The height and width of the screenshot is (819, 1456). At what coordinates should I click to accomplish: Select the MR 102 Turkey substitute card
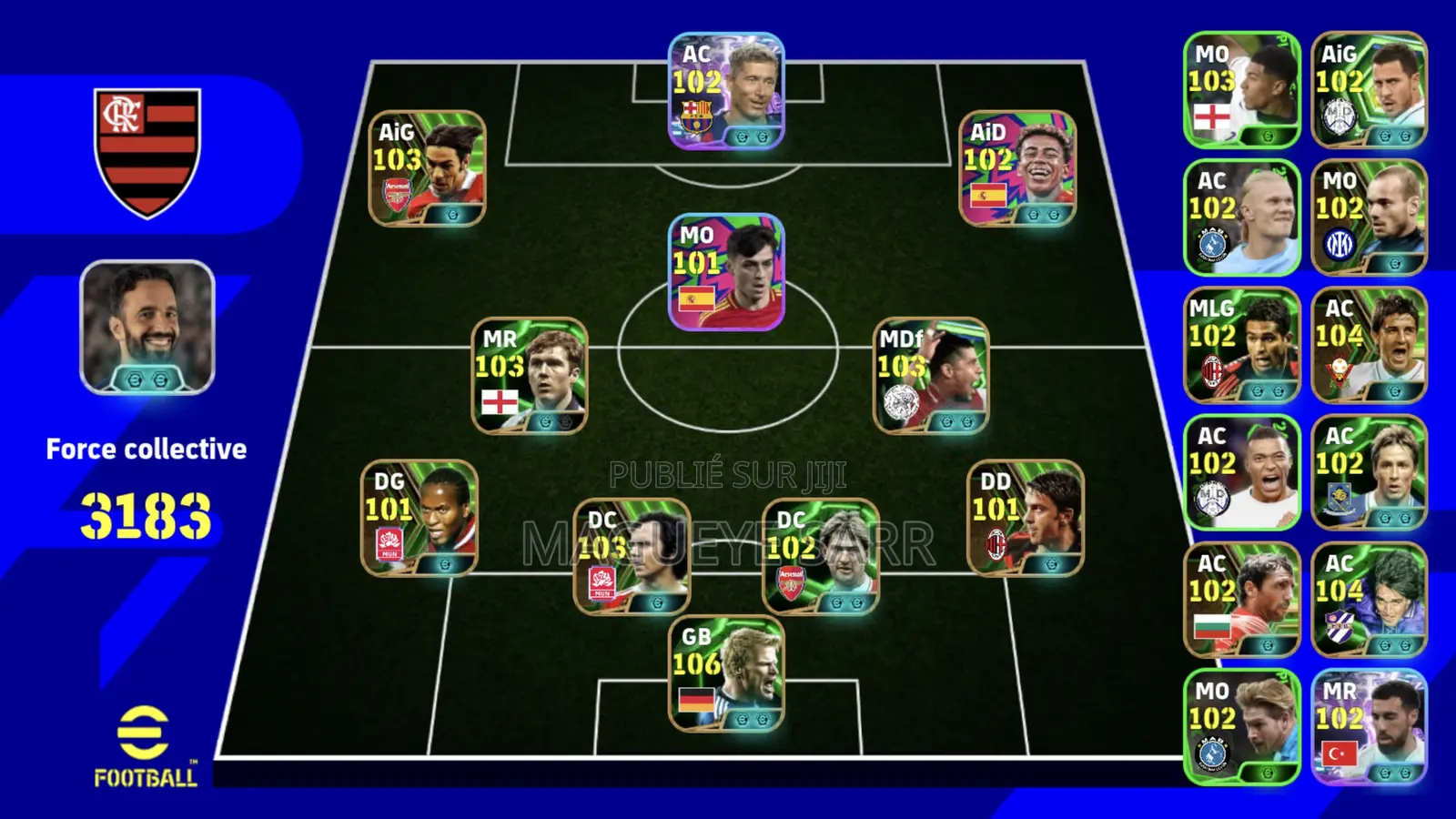(1370, 727)
